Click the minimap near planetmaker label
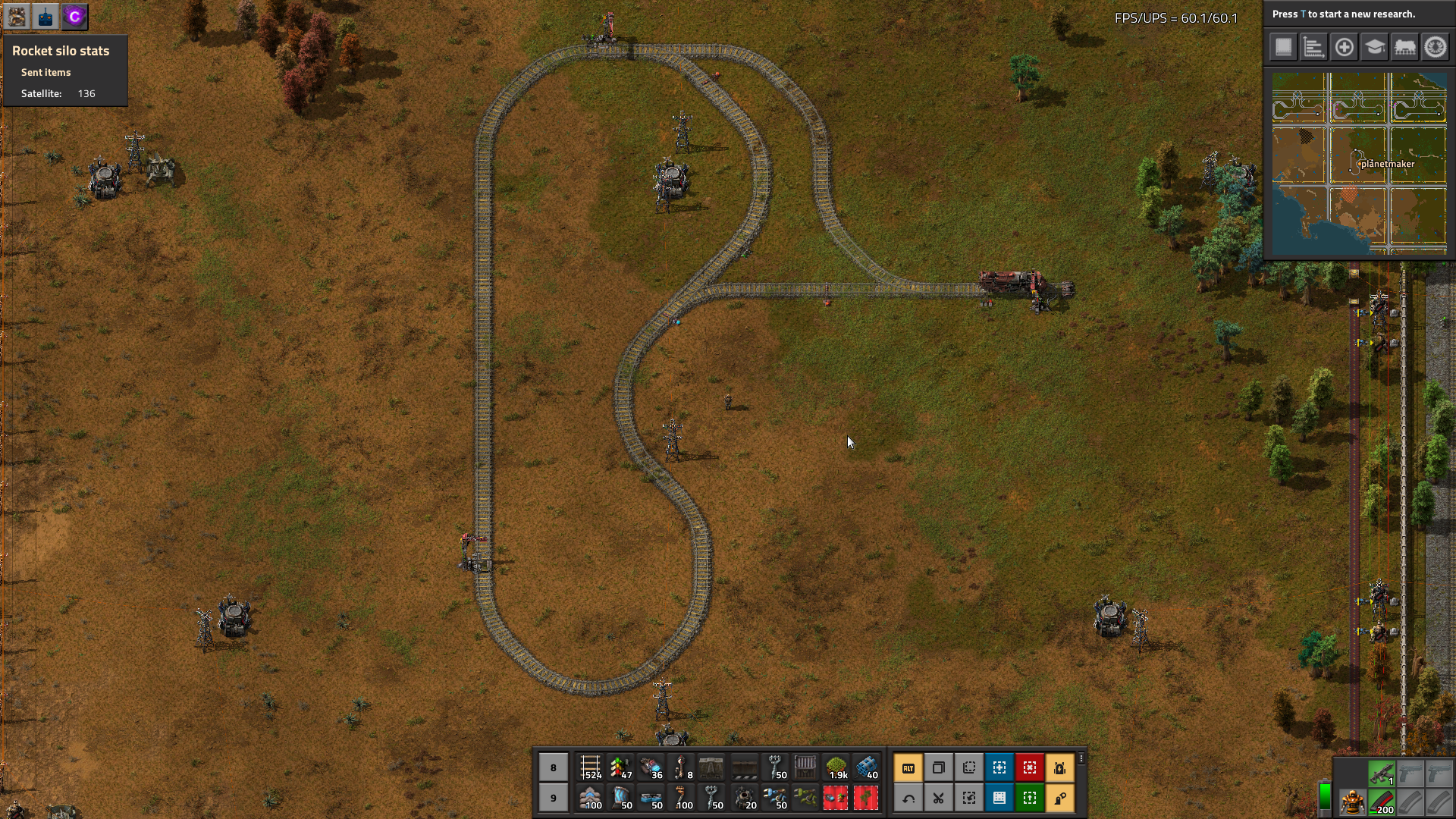The width and height of the screenshot is (1456, 819). pyautogui.click(x=1388, y=163)
